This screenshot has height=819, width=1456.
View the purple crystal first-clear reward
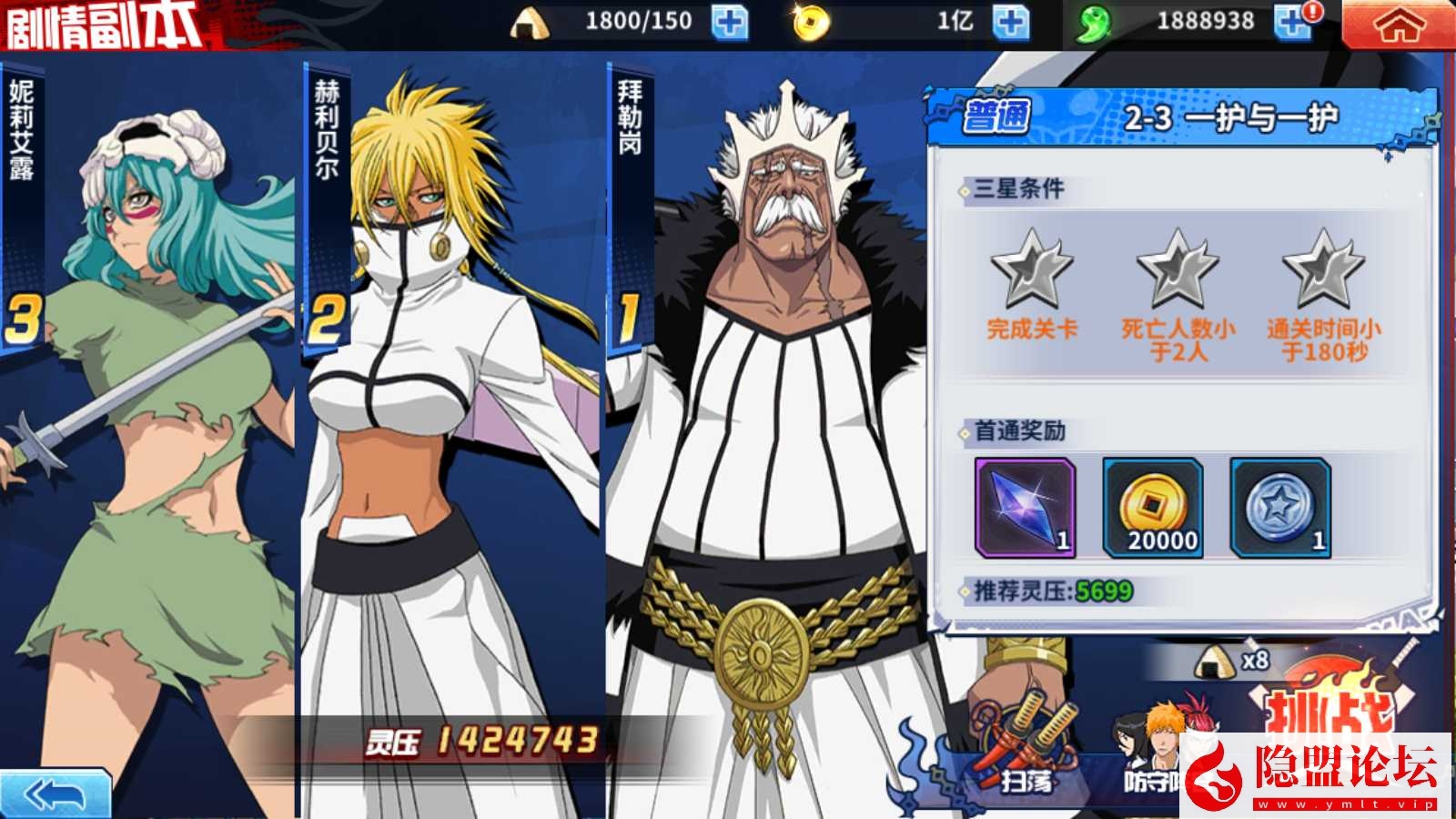1025,507
